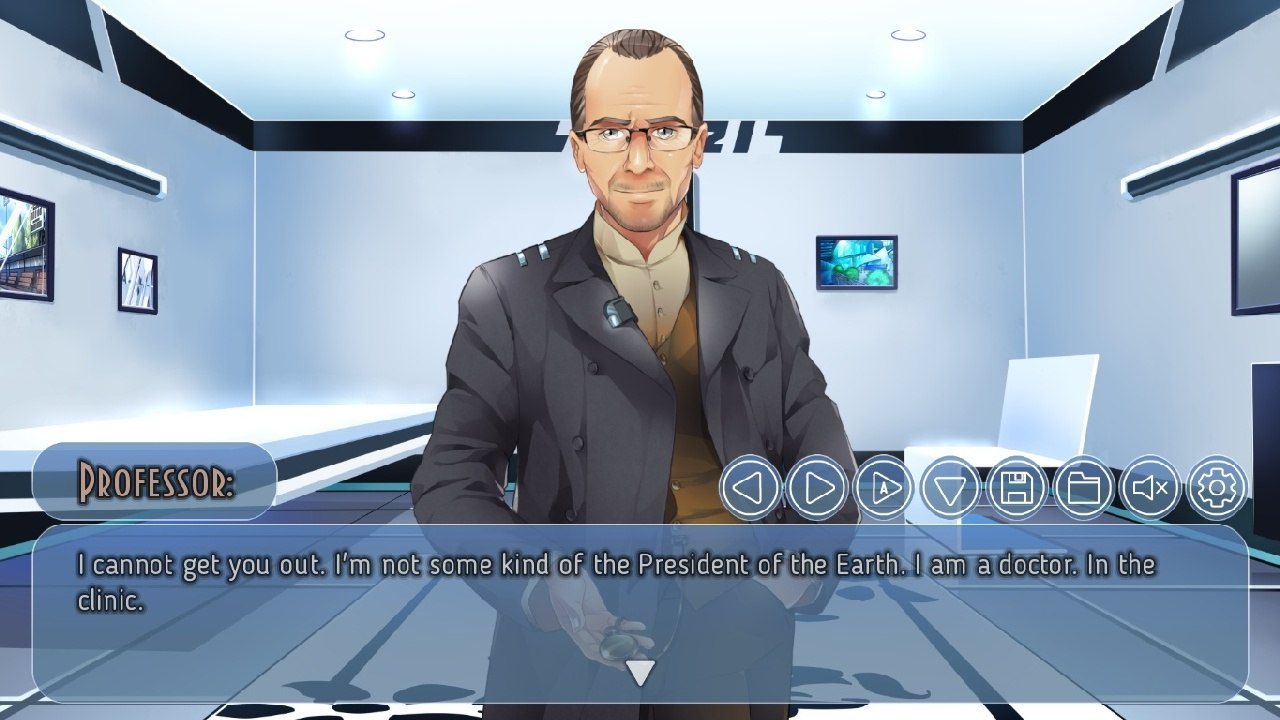Hide the dialogue box with the down-triangle button
Screen dimensions: 1280x720
point(951,488)
